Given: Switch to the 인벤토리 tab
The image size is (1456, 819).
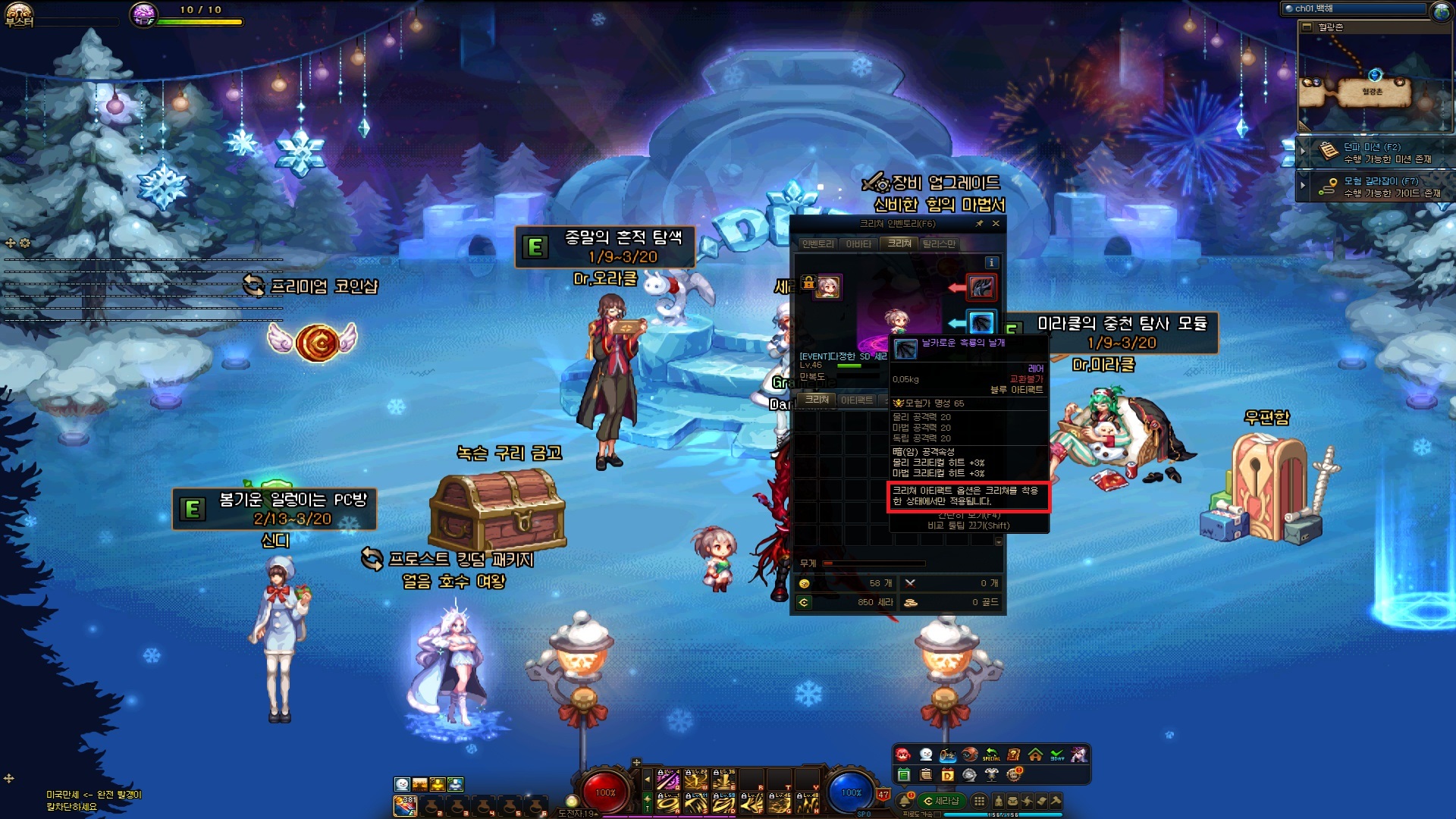Looking at the screenshot, I should tap(817, 243).
